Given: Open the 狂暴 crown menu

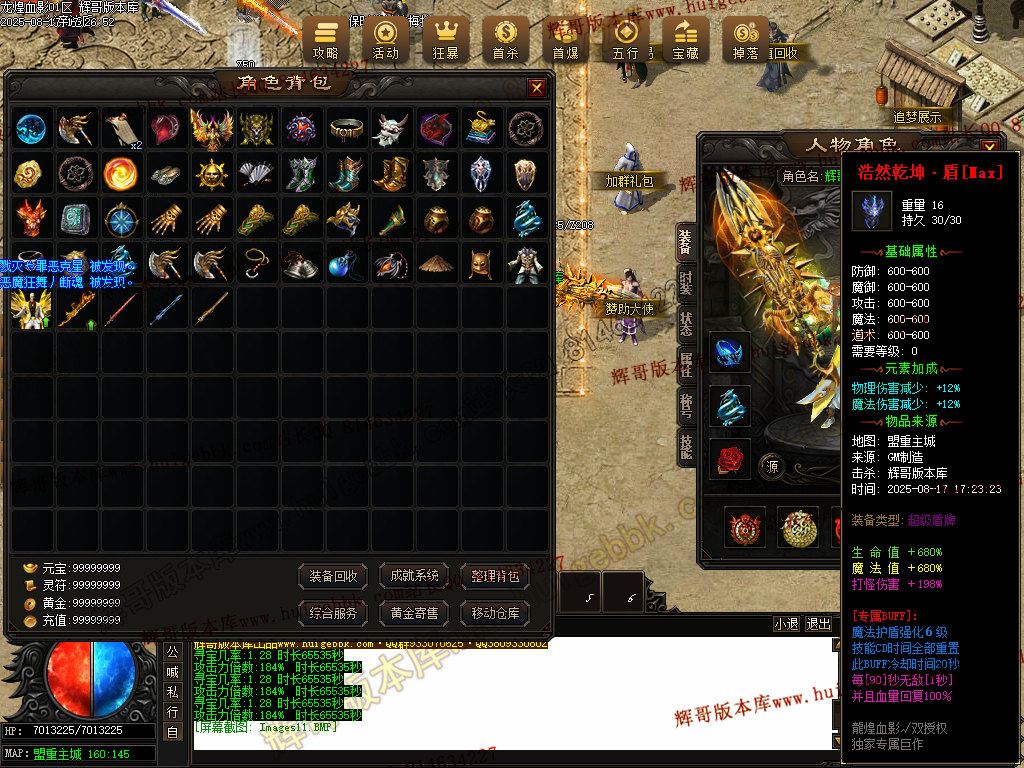Looking at the screenshot, I should [445, 40].
